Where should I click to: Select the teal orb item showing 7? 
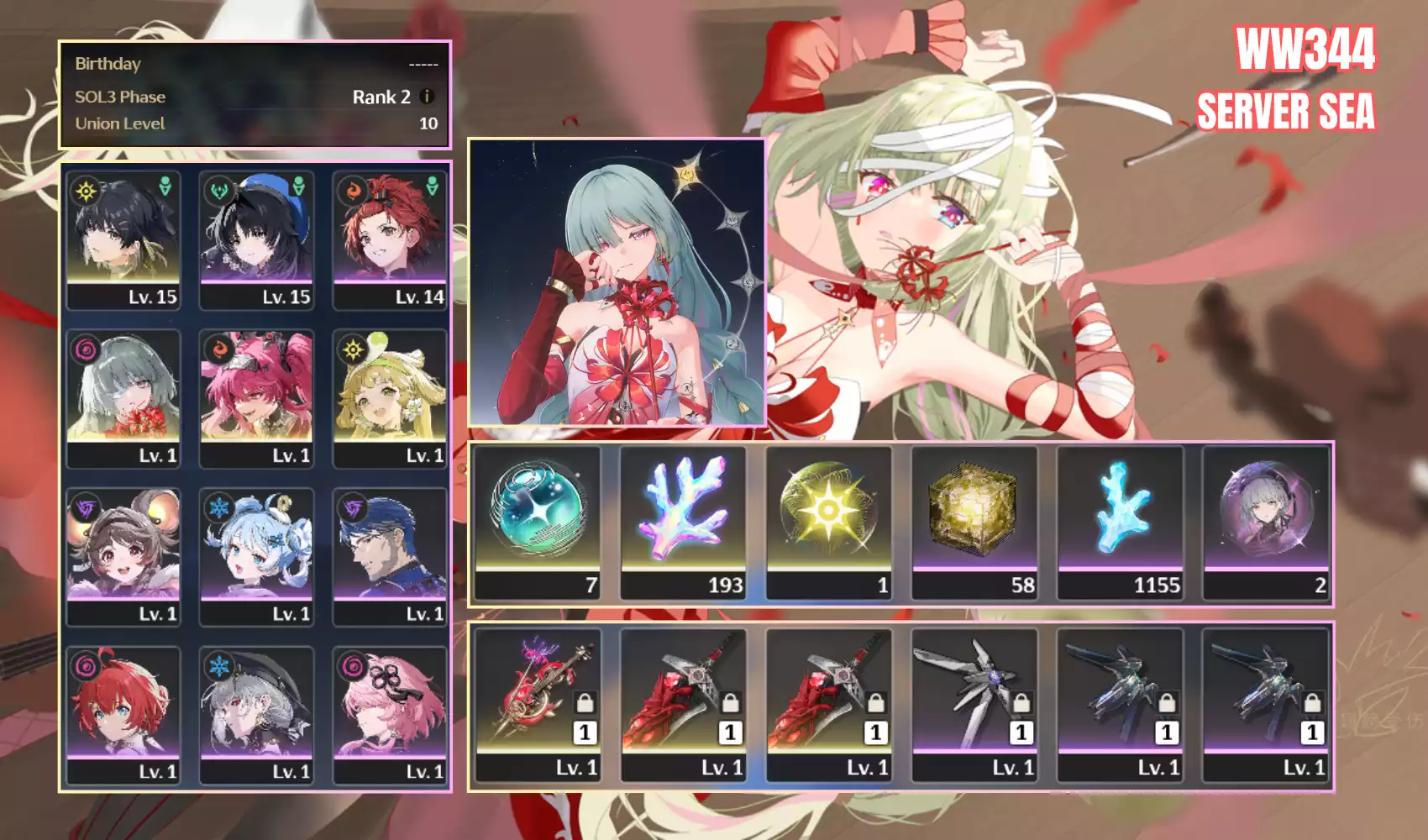(538, 522)
